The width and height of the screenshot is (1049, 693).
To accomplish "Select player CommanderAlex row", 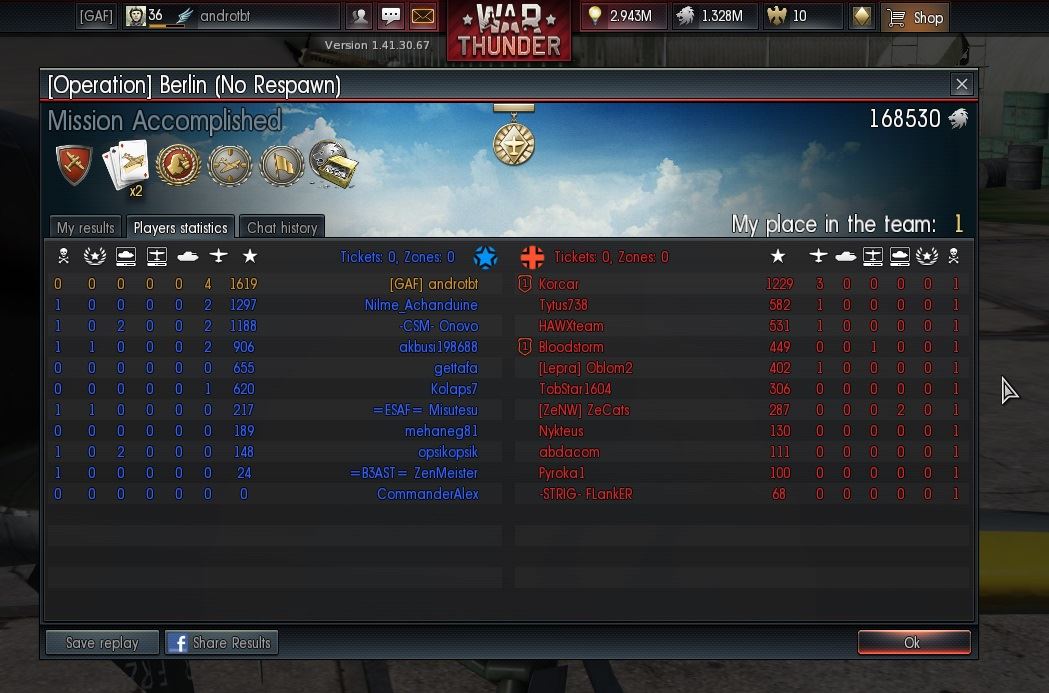I will point(427,494).
